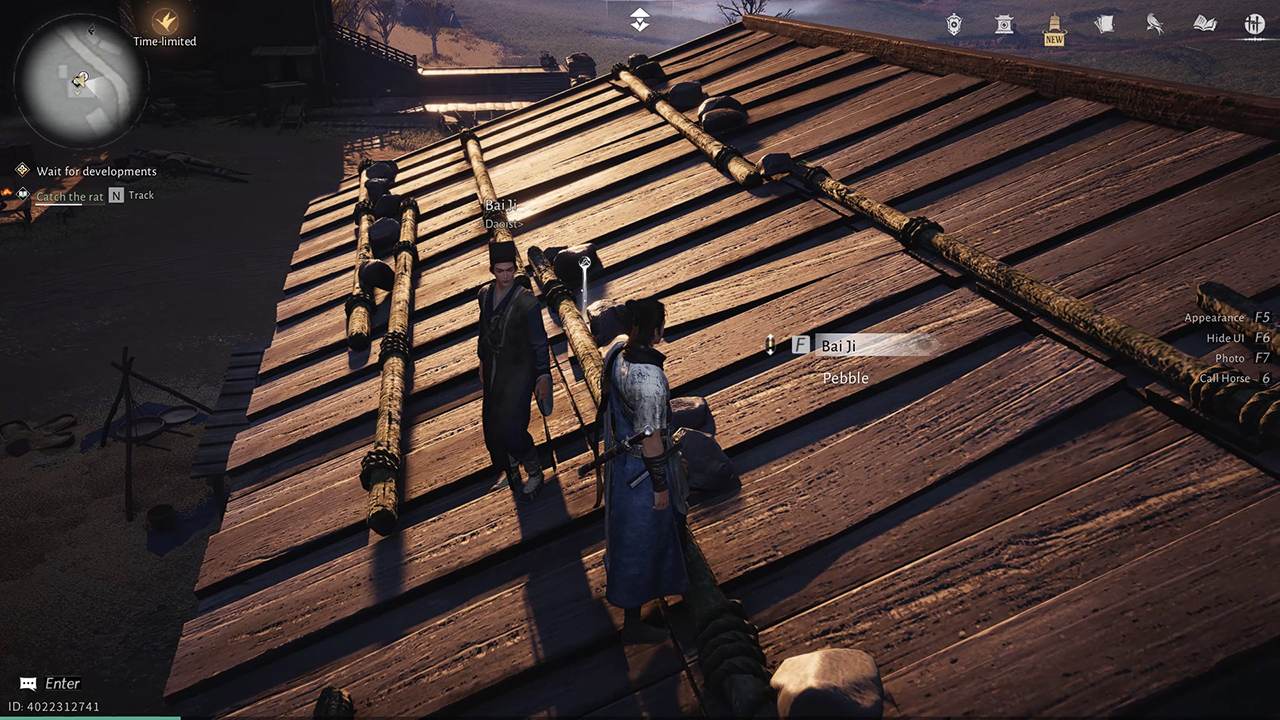Open the stacked papers icon
Image resolution: width=1280 pixels, height=720 pixels.
pyautogui.click(x=1104, y=25)
